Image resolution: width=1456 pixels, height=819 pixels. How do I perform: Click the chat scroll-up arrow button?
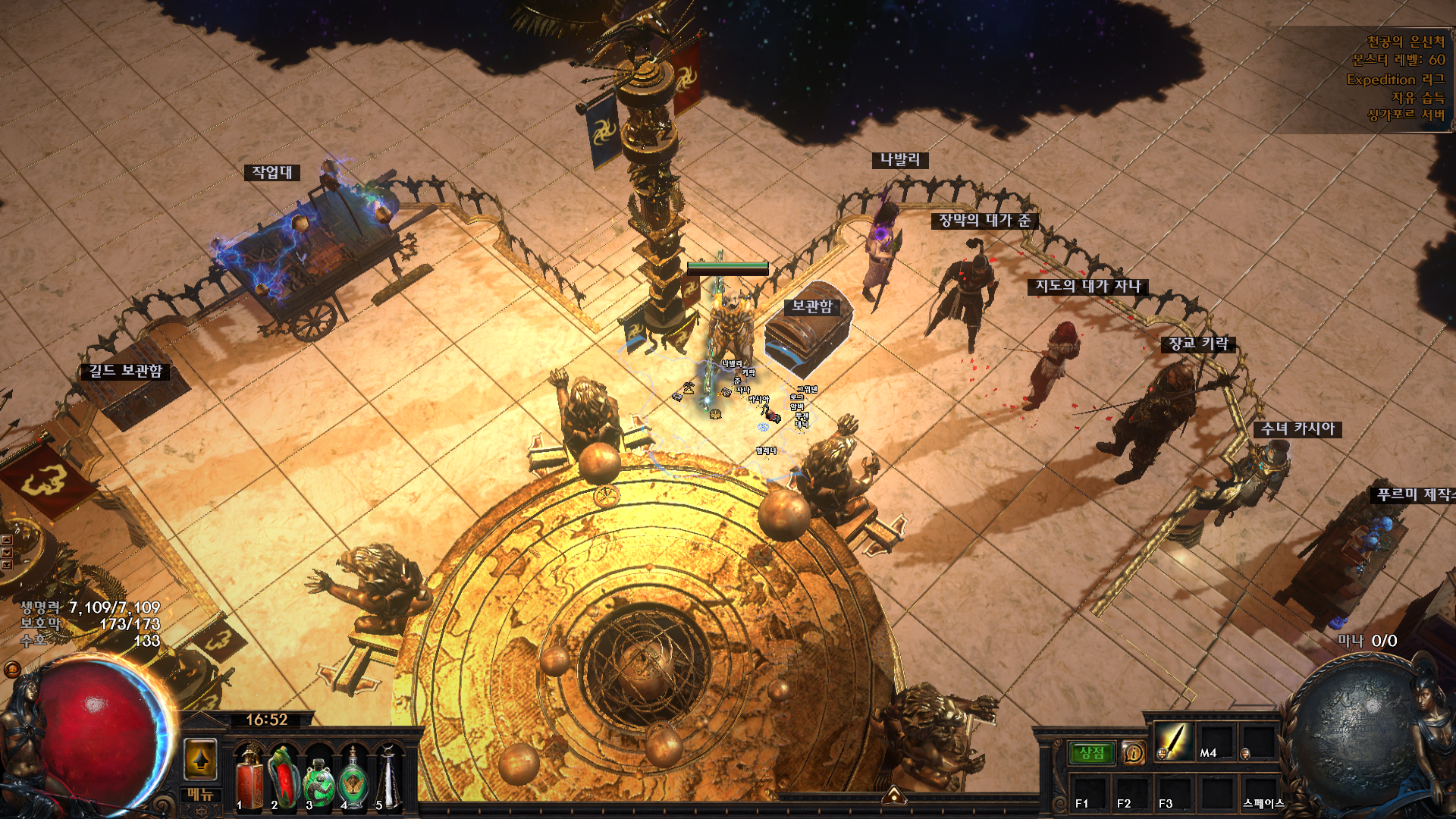click(x=6, y=540)
